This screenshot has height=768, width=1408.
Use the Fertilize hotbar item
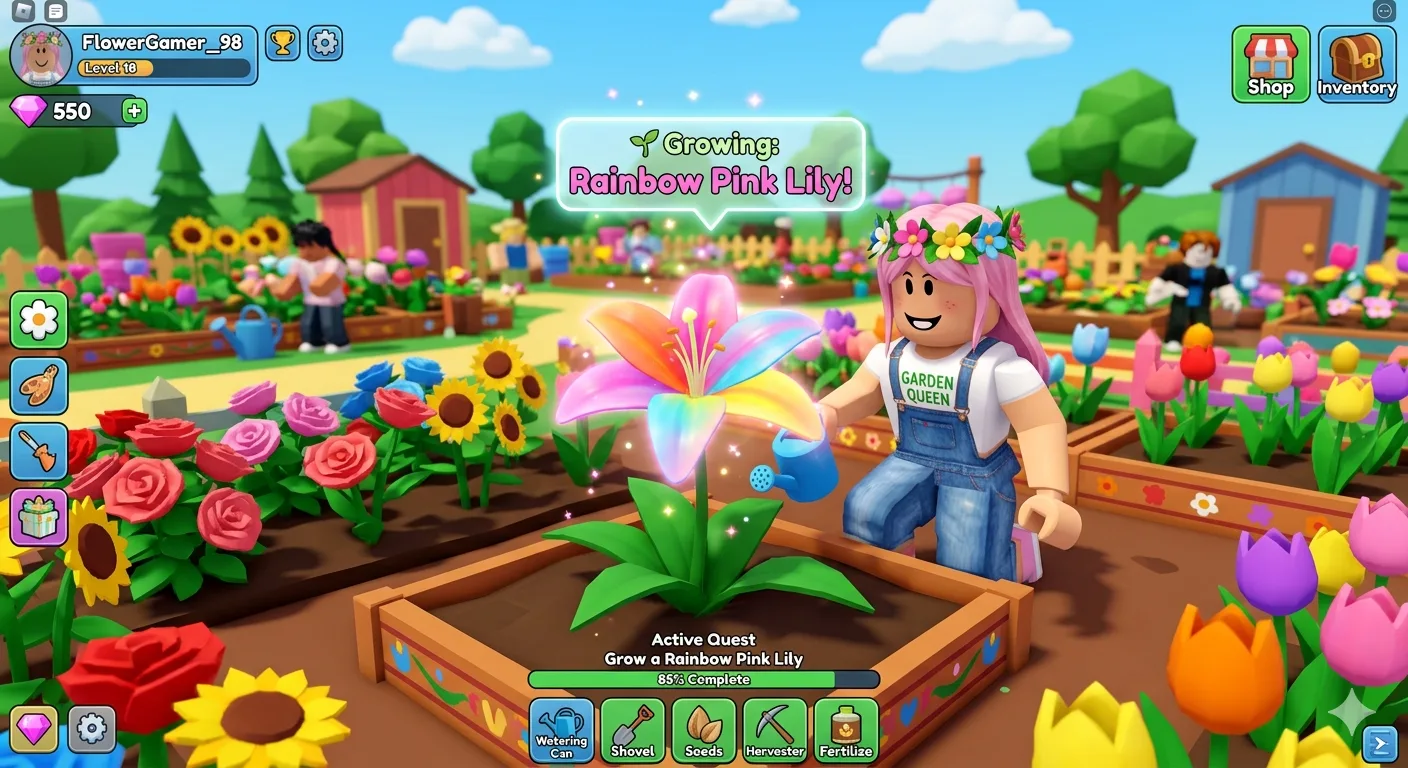click(846, 730)
